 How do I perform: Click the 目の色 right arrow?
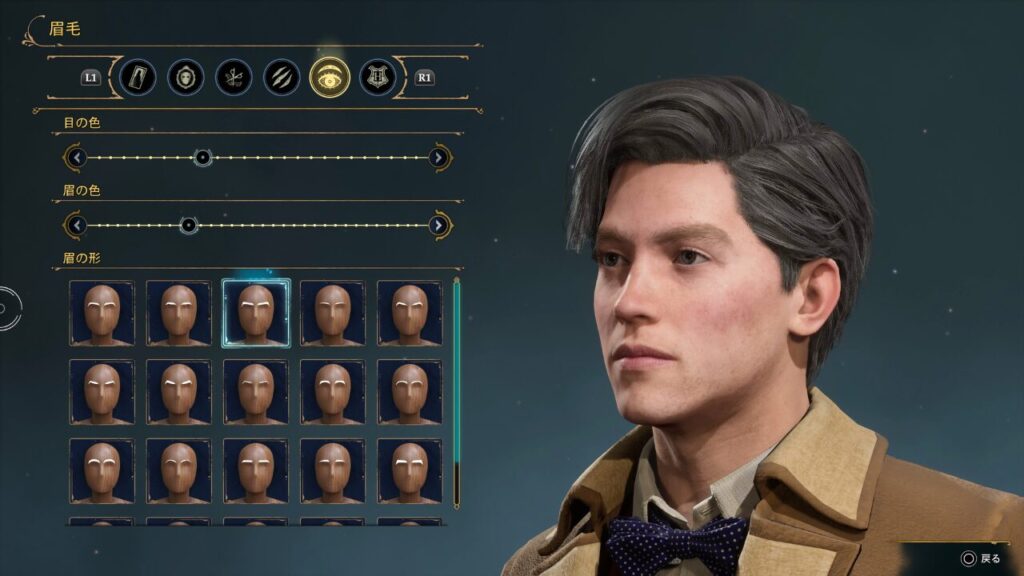click(x=438, y=158)
